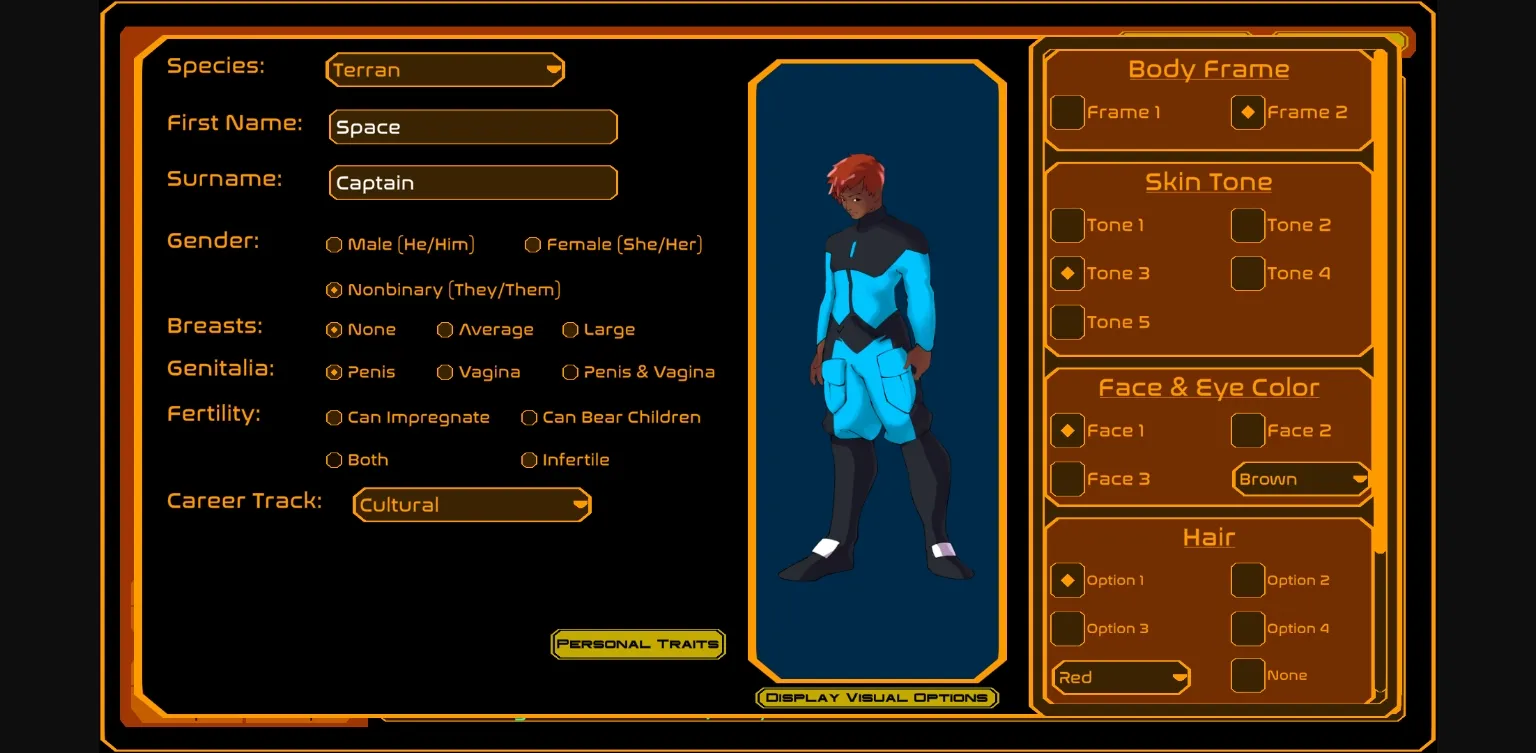The height and width of the screenshot is (753, 1536).
Task: Select hair Option 3
Action: pyautogui.click(x=1067, y=628)
